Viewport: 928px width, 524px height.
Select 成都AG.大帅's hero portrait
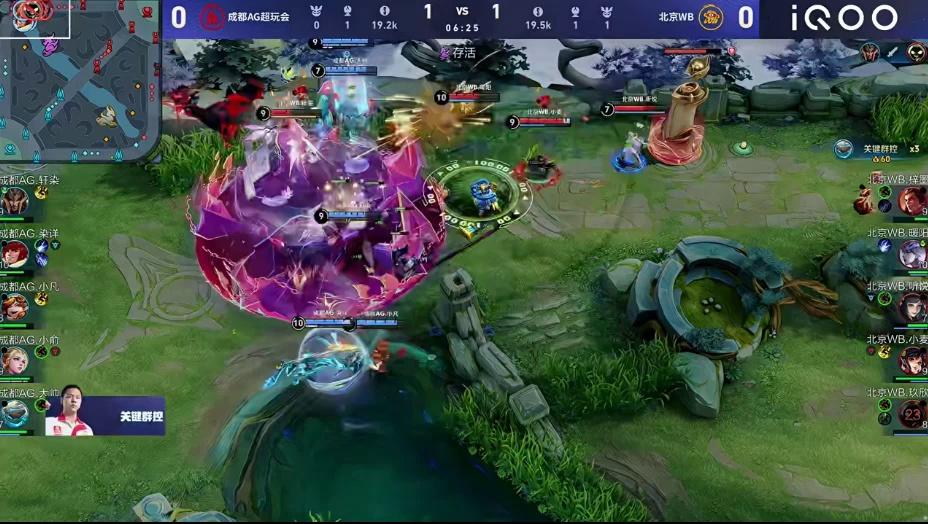tap(14, 412)
